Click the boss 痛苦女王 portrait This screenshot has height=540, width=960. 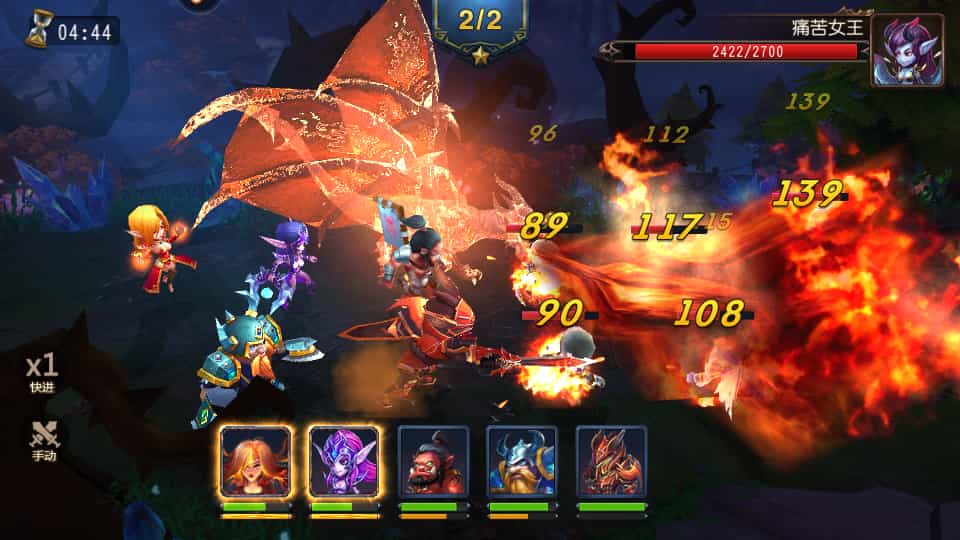tap(906, 50)
